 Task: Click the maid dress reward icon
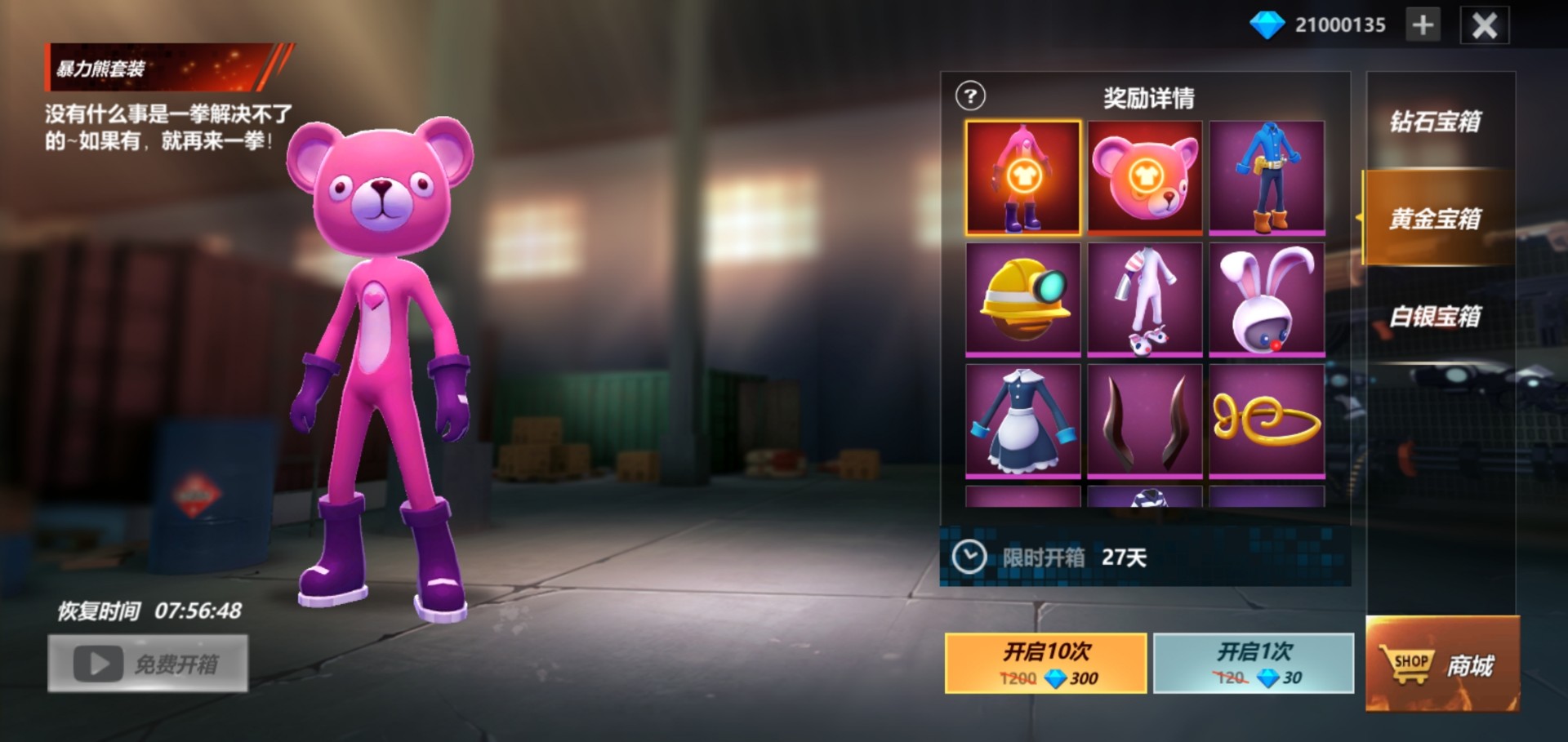pyautogui.click(x=1023, y=420)
